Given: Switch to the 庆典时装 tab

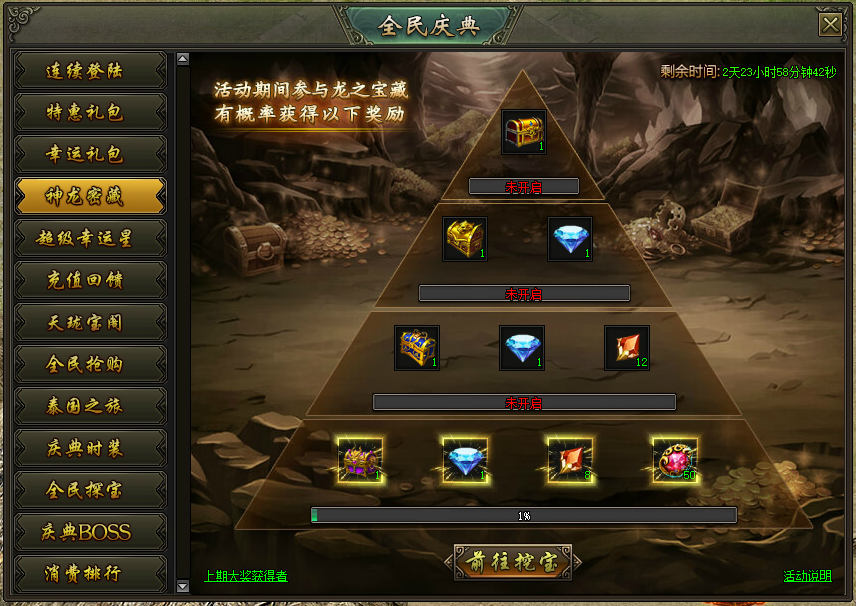Looking at the screenshot, I should point(90,448).
